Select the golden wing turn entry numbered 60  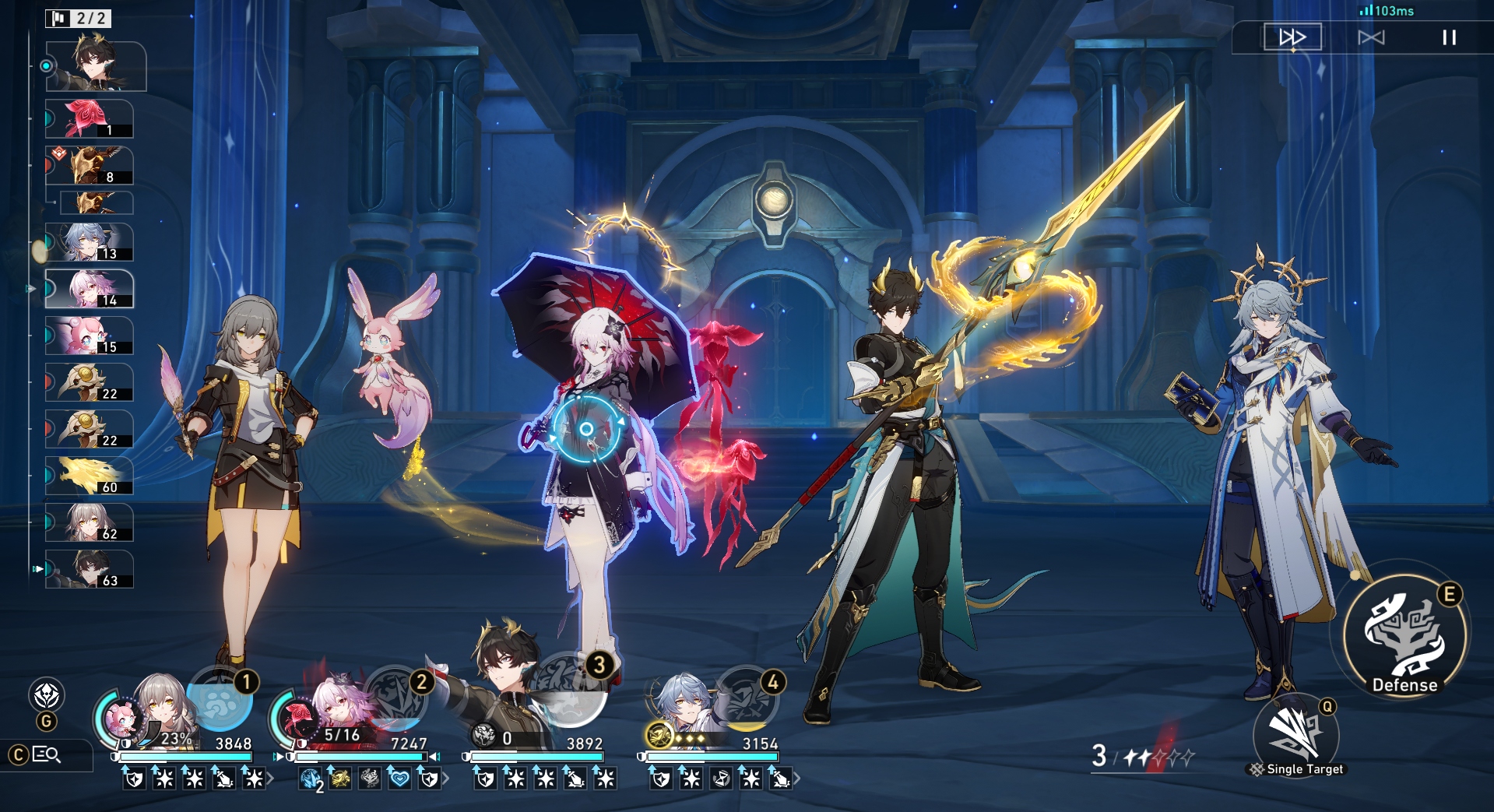[x=89, y=476]
